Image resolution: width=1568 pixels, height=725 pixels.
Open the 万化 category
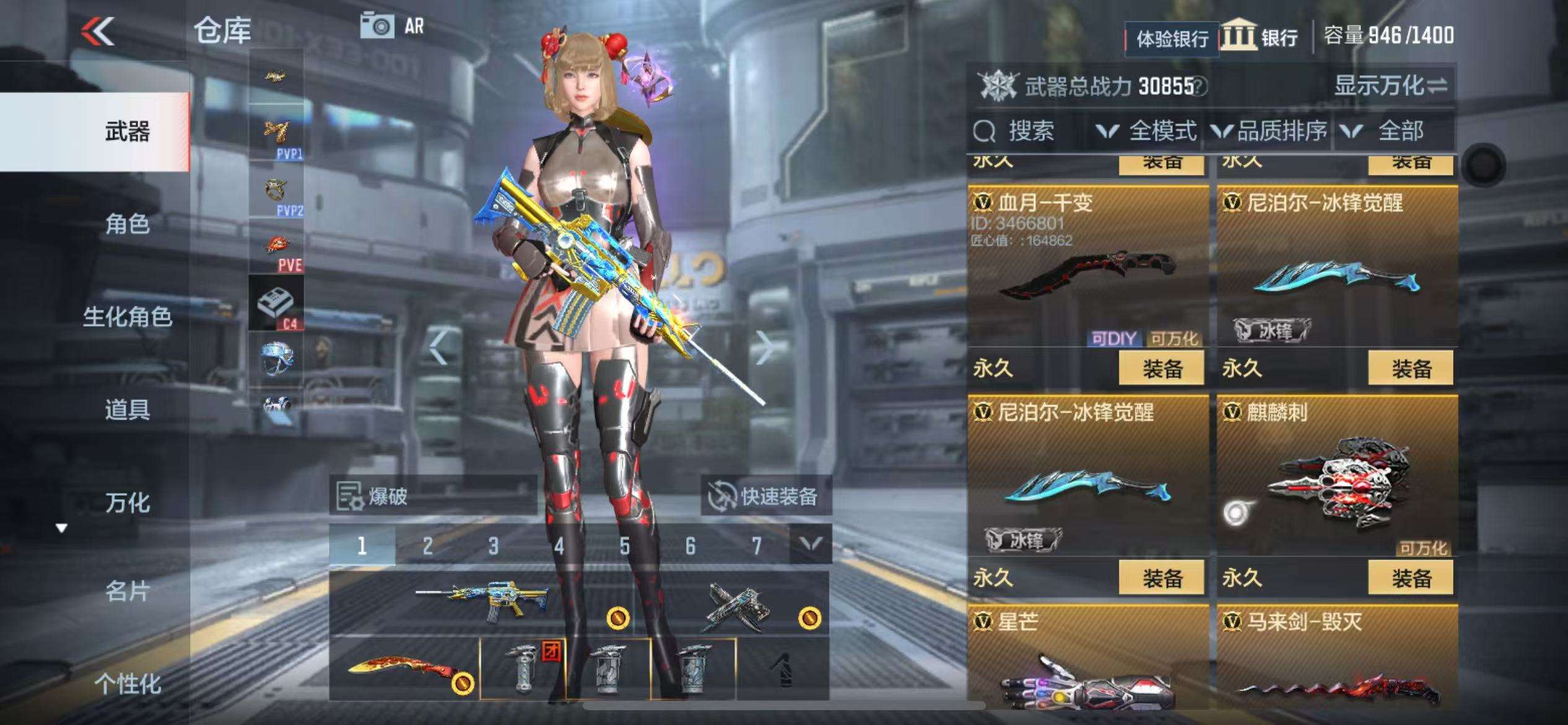point(127,503)
